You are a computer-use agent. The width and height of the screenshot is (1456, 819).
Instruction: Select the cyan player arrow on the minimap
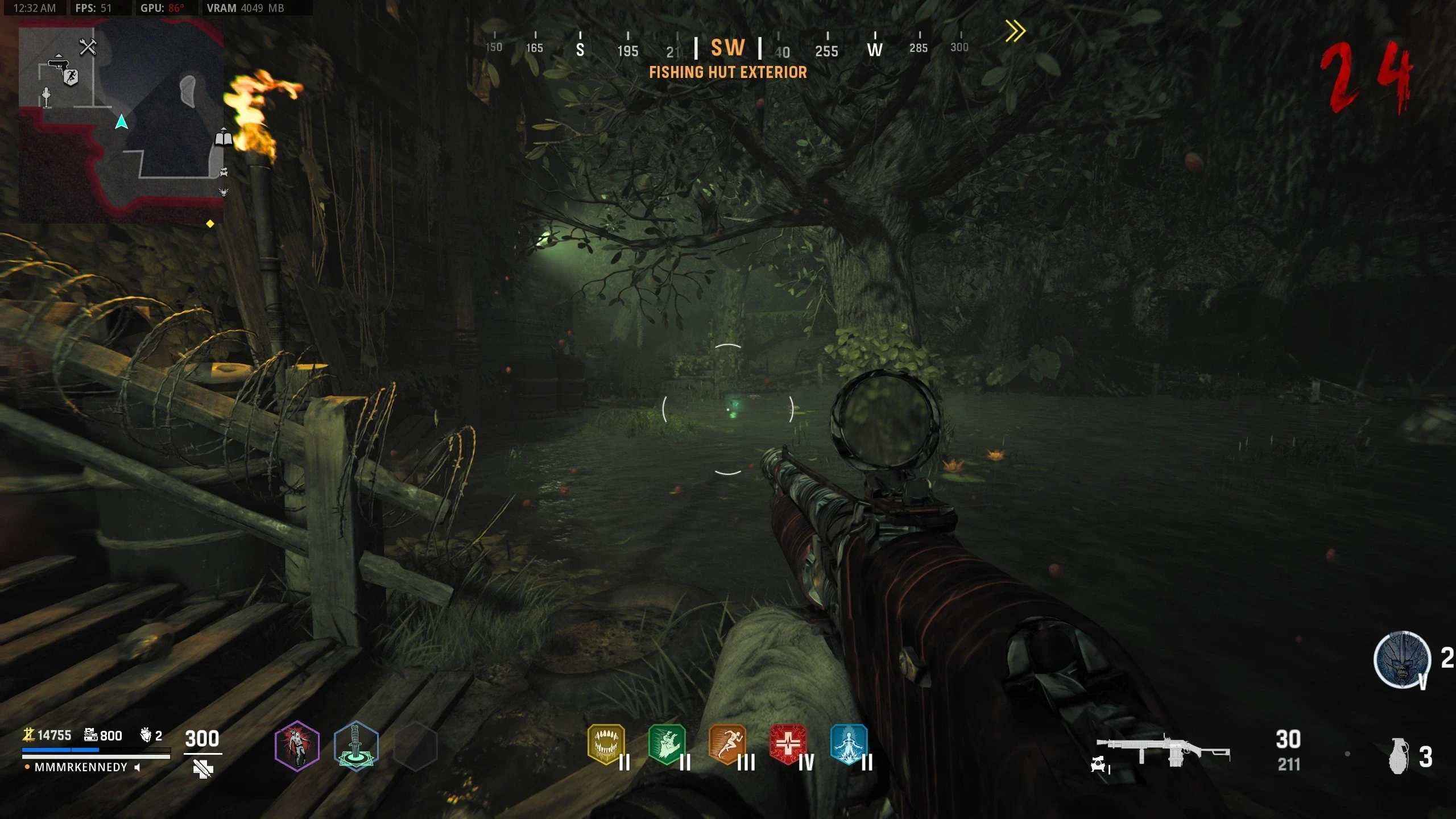[121, 122]
